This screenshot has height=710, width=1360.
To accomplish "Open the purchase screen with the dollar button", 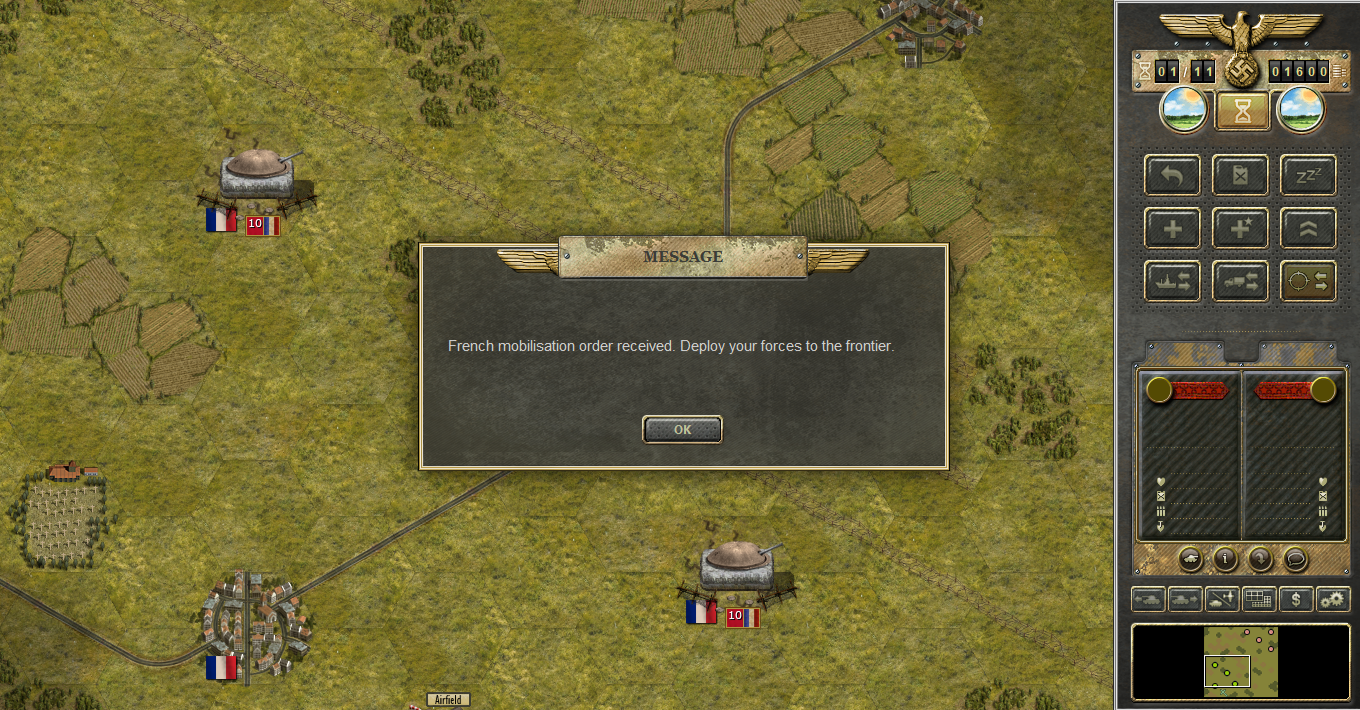I will pos(1296,599).
